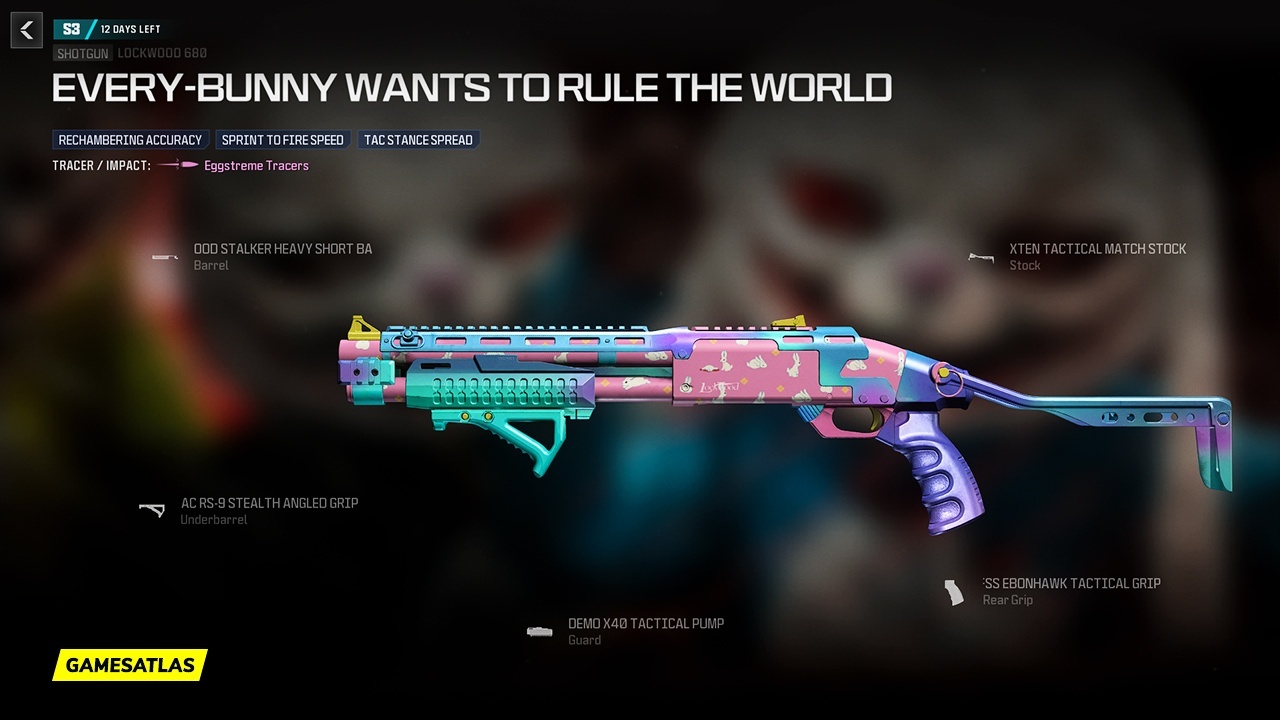The height and width of the screenshot is (720, 1280).
Task: Enable the Sprint to Fire Speed attribute
Action: click(282, 139)
